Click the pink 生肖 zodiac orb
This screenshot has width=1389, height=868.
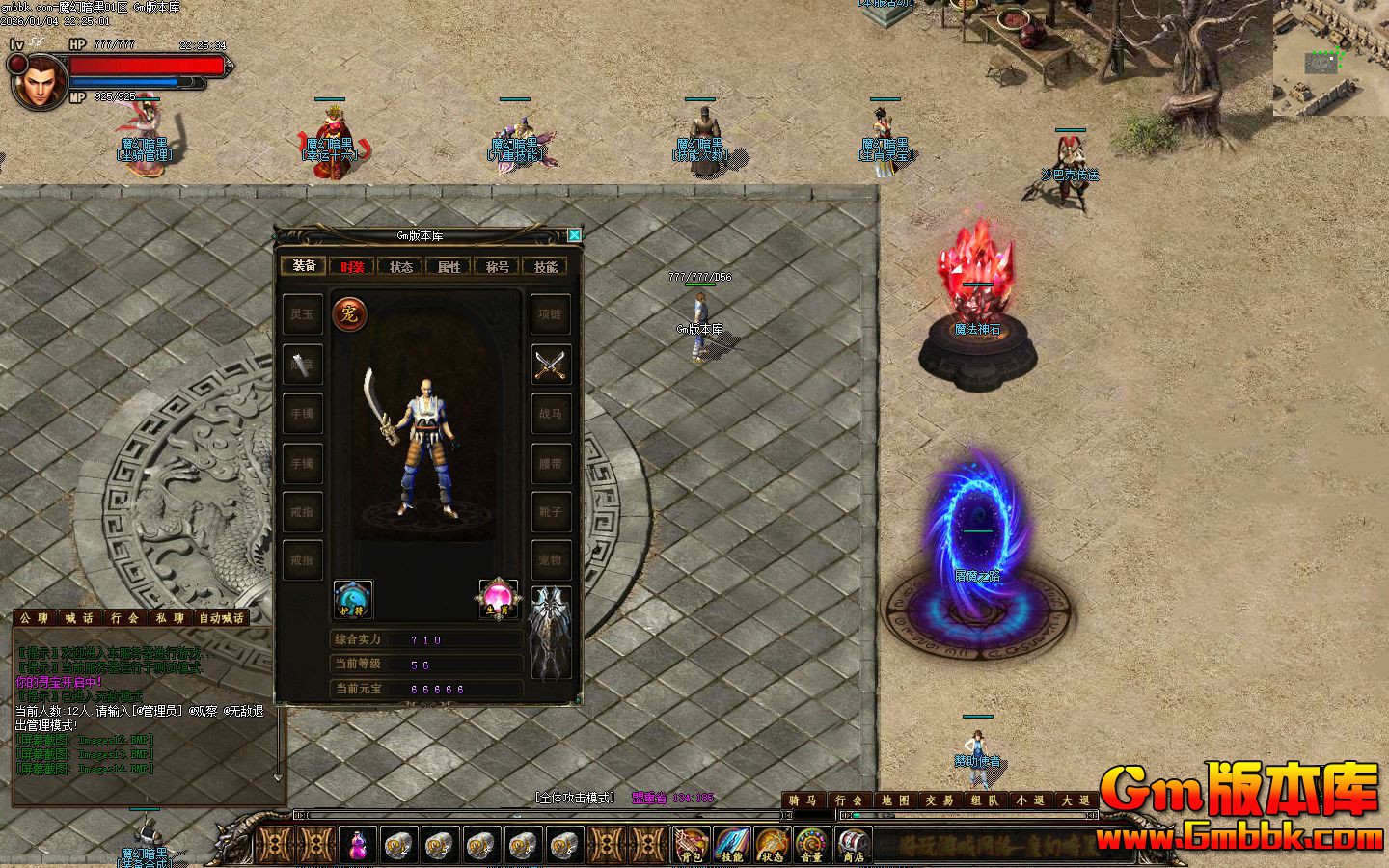(498, 599)
